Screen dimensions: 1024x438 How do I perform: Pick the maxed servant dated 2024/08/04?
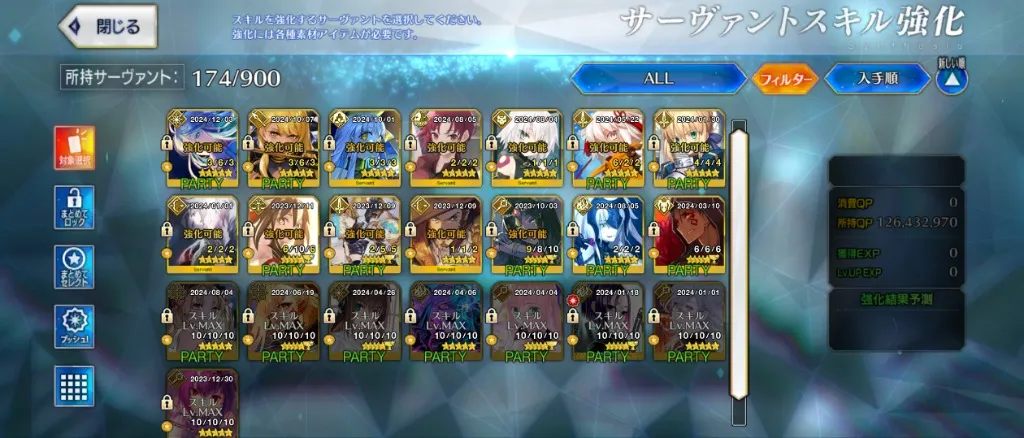pos(201,320)
